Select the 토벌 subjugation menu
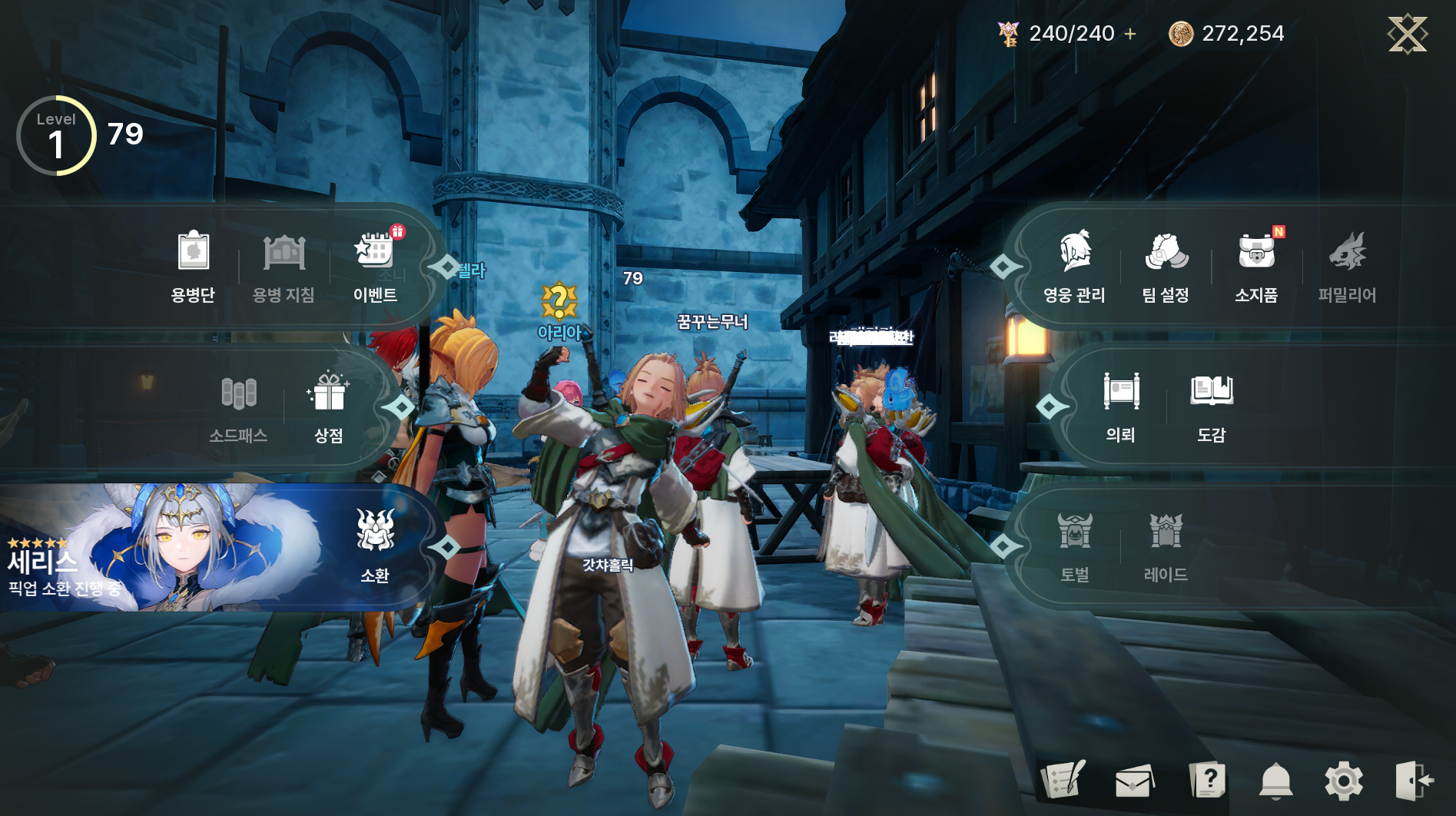 pyautogui.click(x=1075, y=546)
